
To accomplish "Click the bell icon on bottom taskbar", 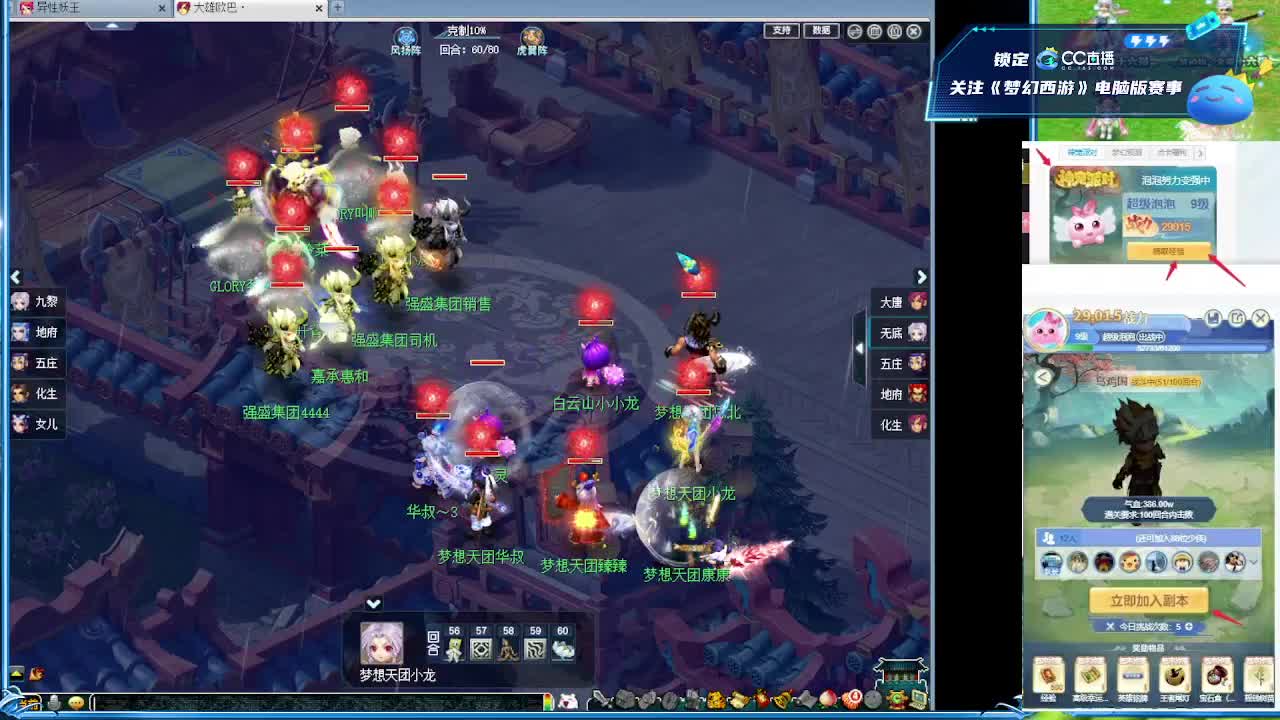I will point(783,698).
